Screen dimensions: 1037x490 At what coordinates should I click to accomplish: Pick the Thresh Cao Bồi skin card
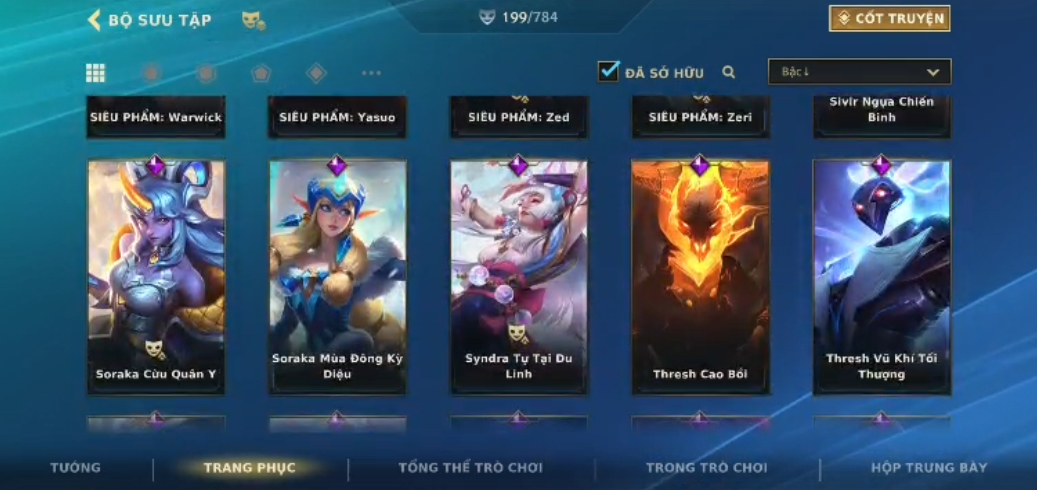click(x=700, y=276)
